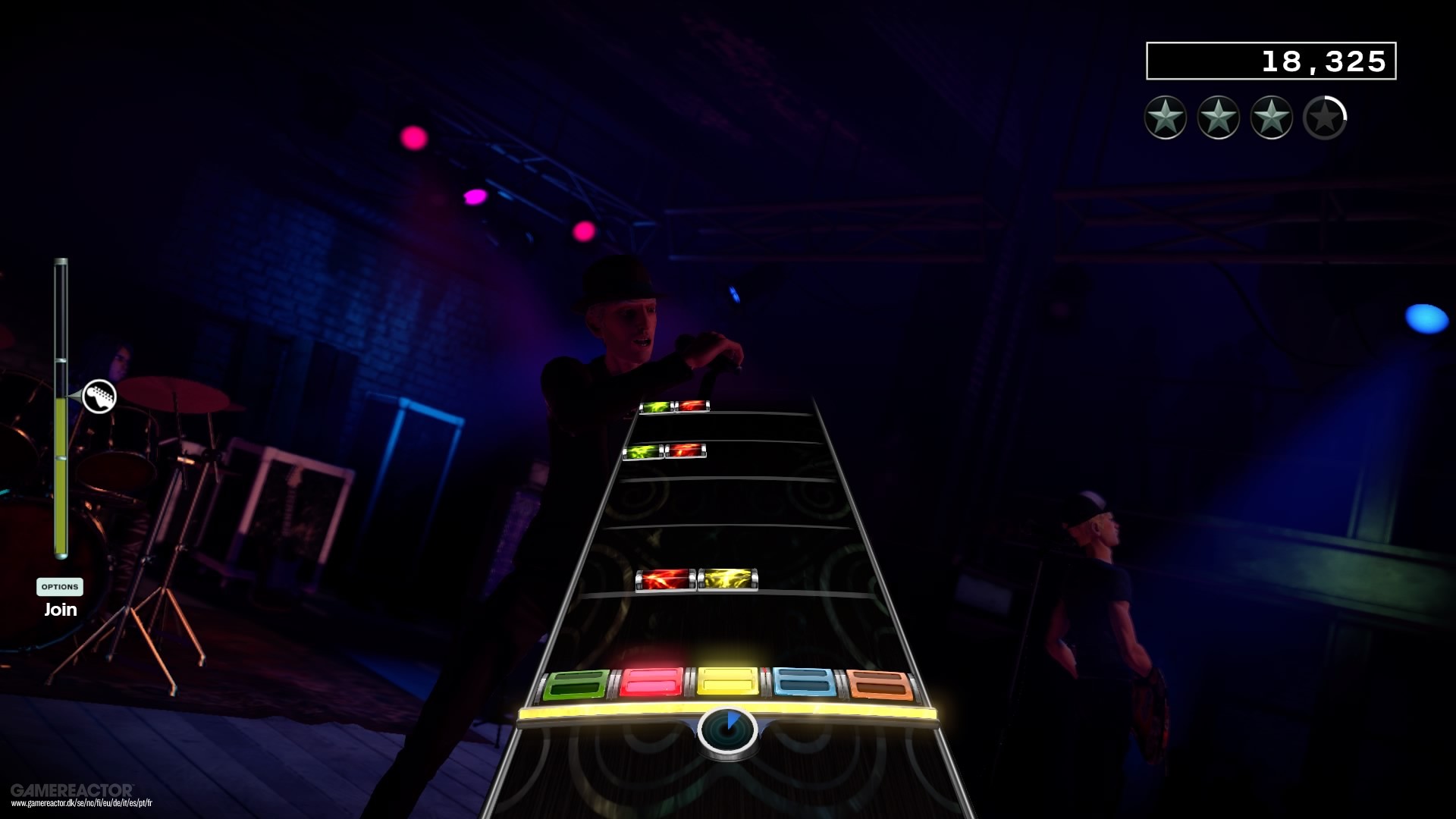Click the OPTIONS button prompt icon

click(x=59, y=586)
